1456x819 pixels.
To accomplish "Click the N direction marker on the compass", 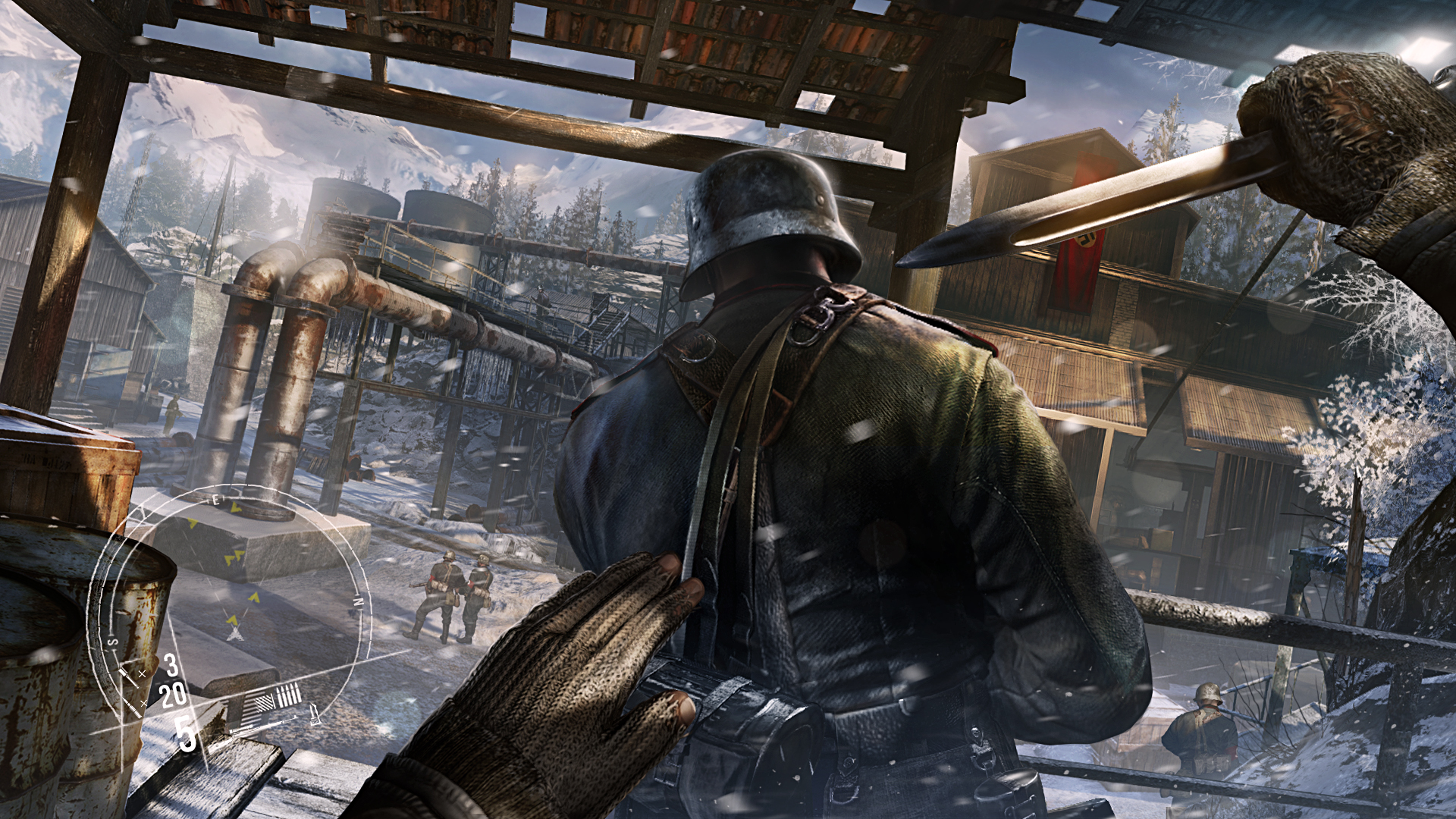I will [358, 602].
